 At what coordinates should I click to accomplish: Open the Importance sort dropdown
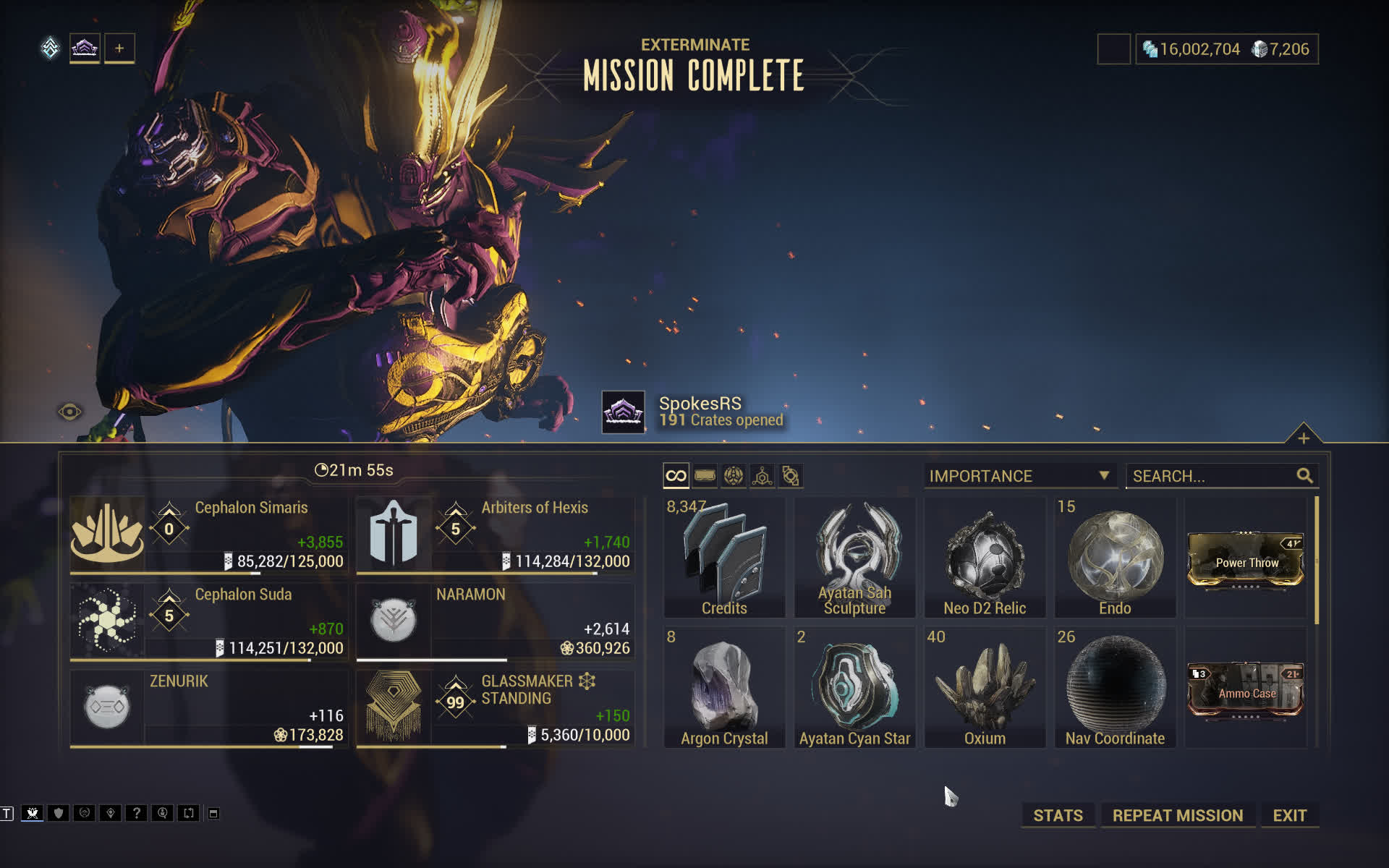pyautogui.click(x=1019, y=476)
